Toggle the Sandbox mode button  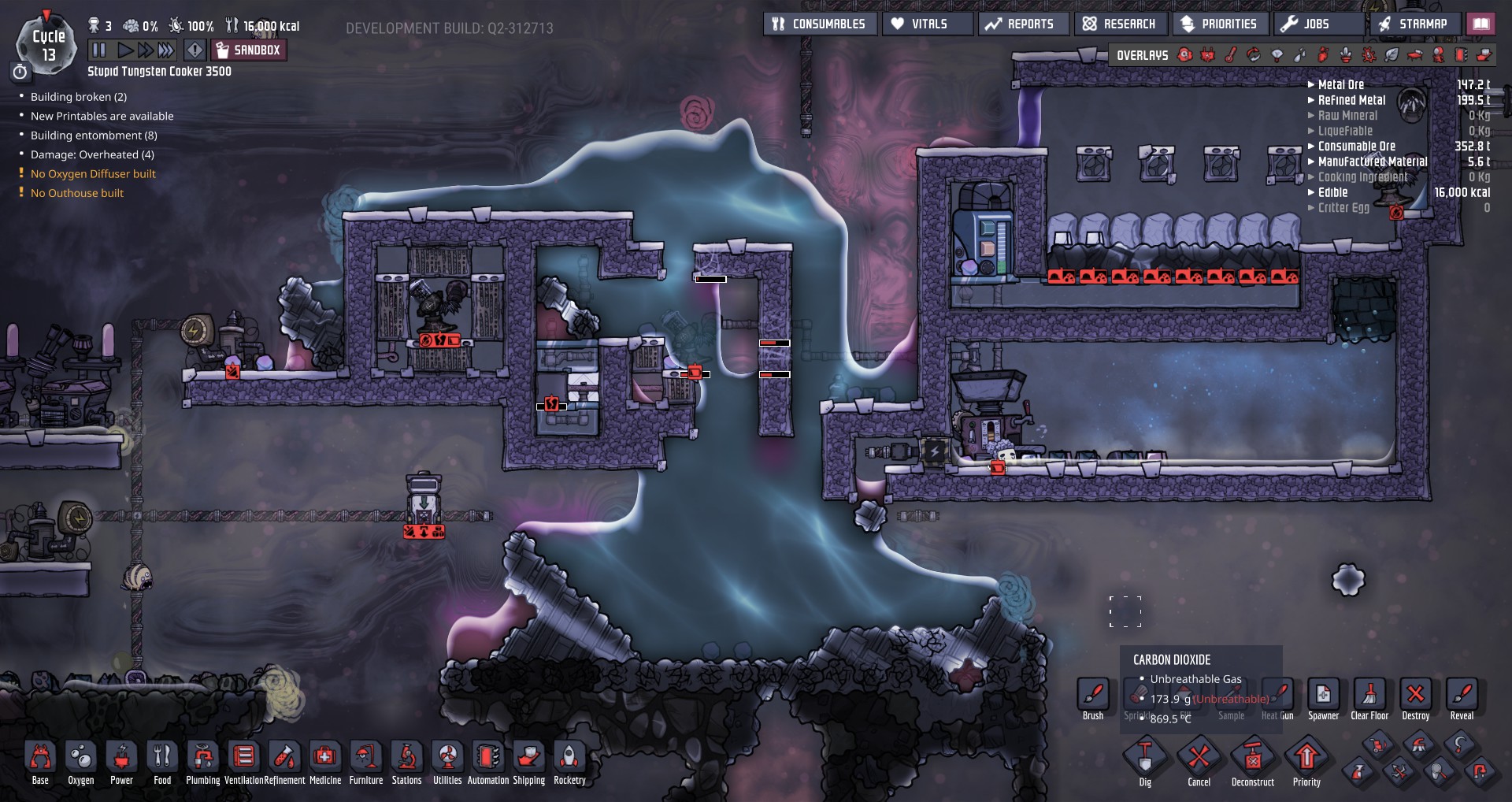249,50
